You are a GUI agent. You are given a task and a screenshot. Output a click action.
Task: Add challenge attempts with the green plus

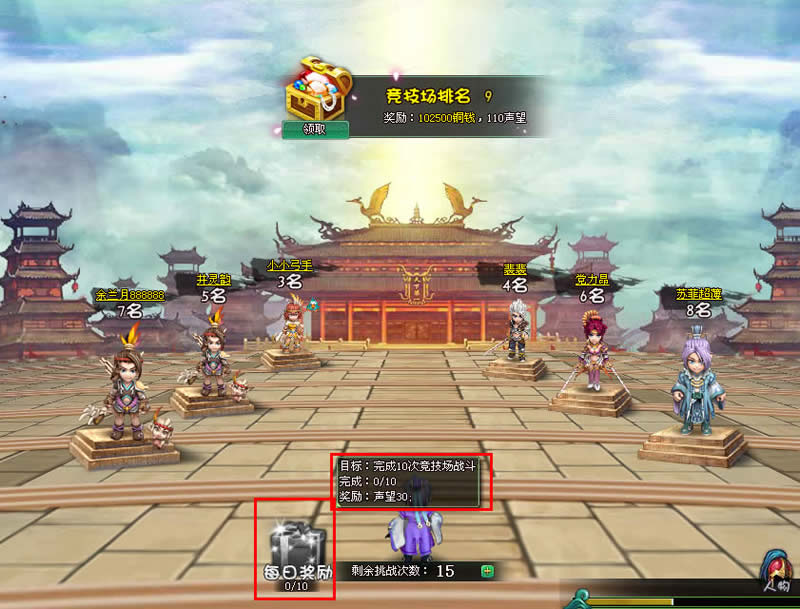[x=487, y=571]
